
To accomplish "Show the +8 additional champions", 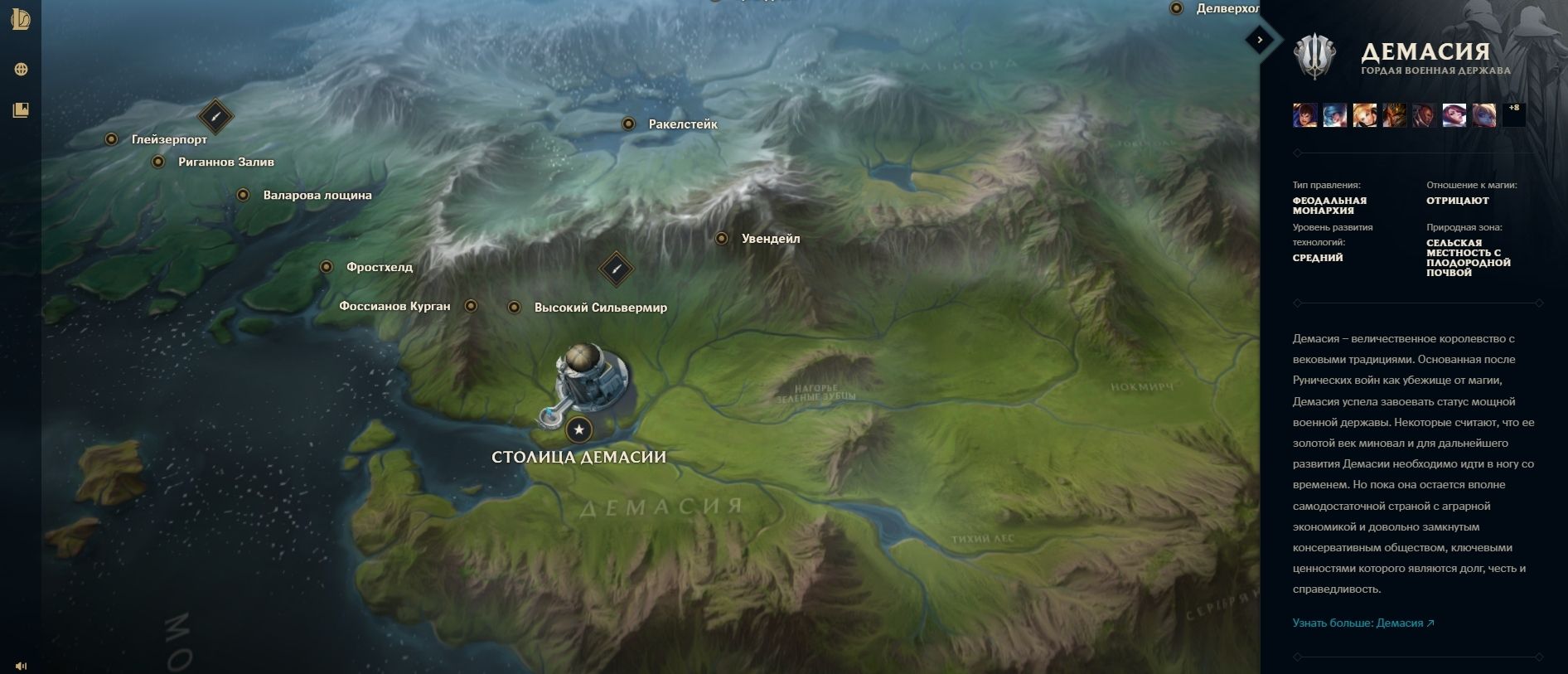I will tap(1513, 114).
